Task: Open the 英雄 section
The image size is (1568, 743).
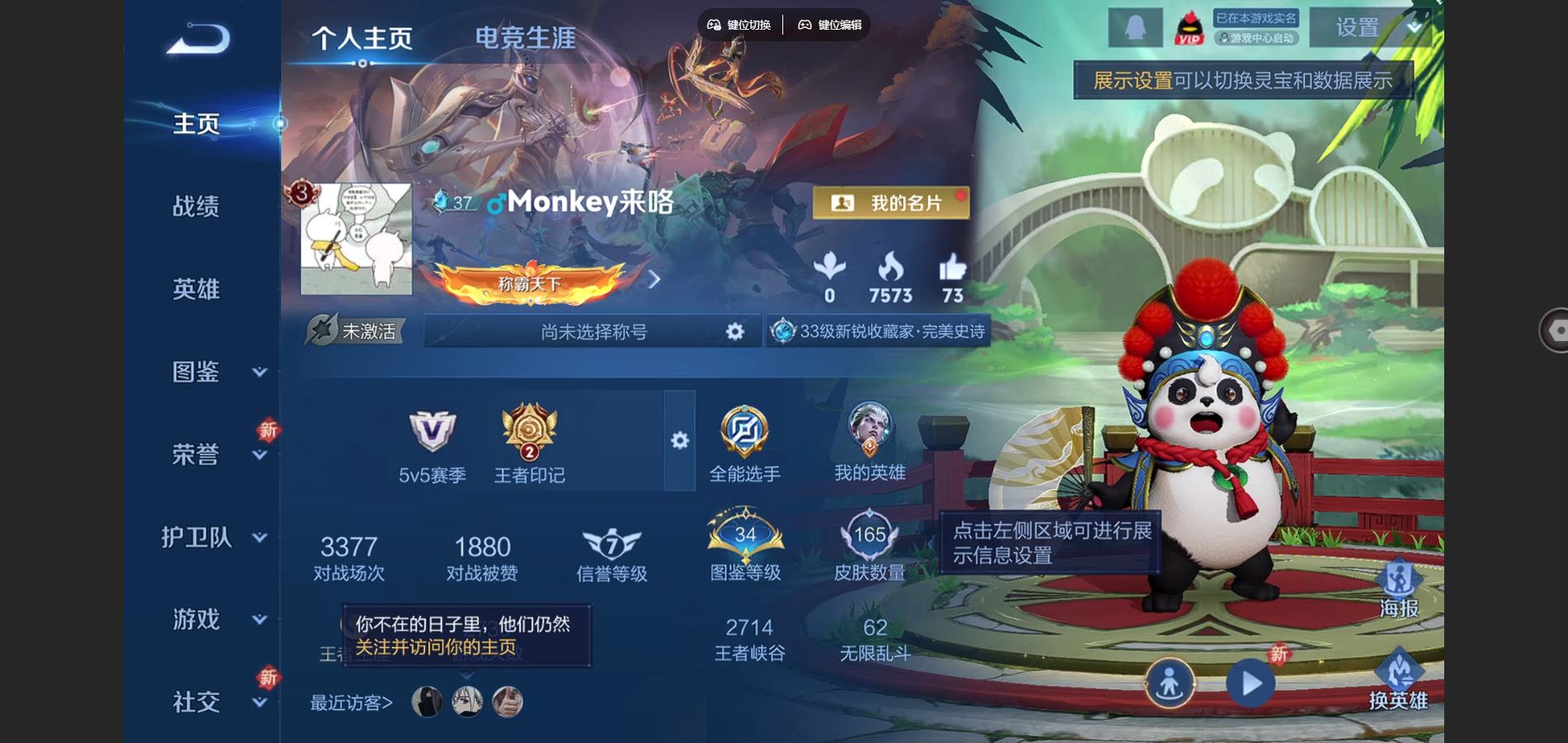Action: 196,289
